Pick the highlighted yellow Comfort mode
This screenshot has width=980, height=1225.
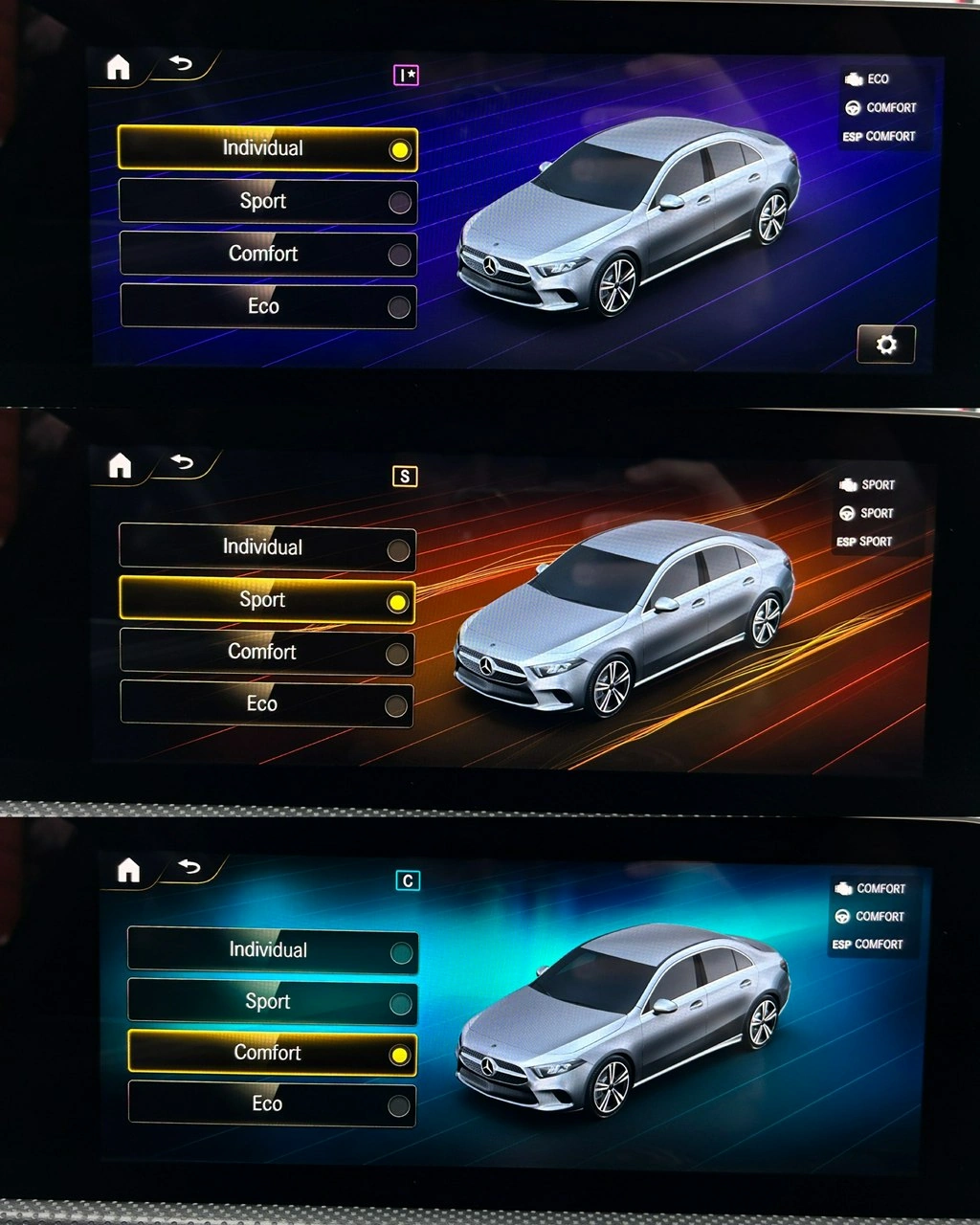click(x=273, y=1053)
